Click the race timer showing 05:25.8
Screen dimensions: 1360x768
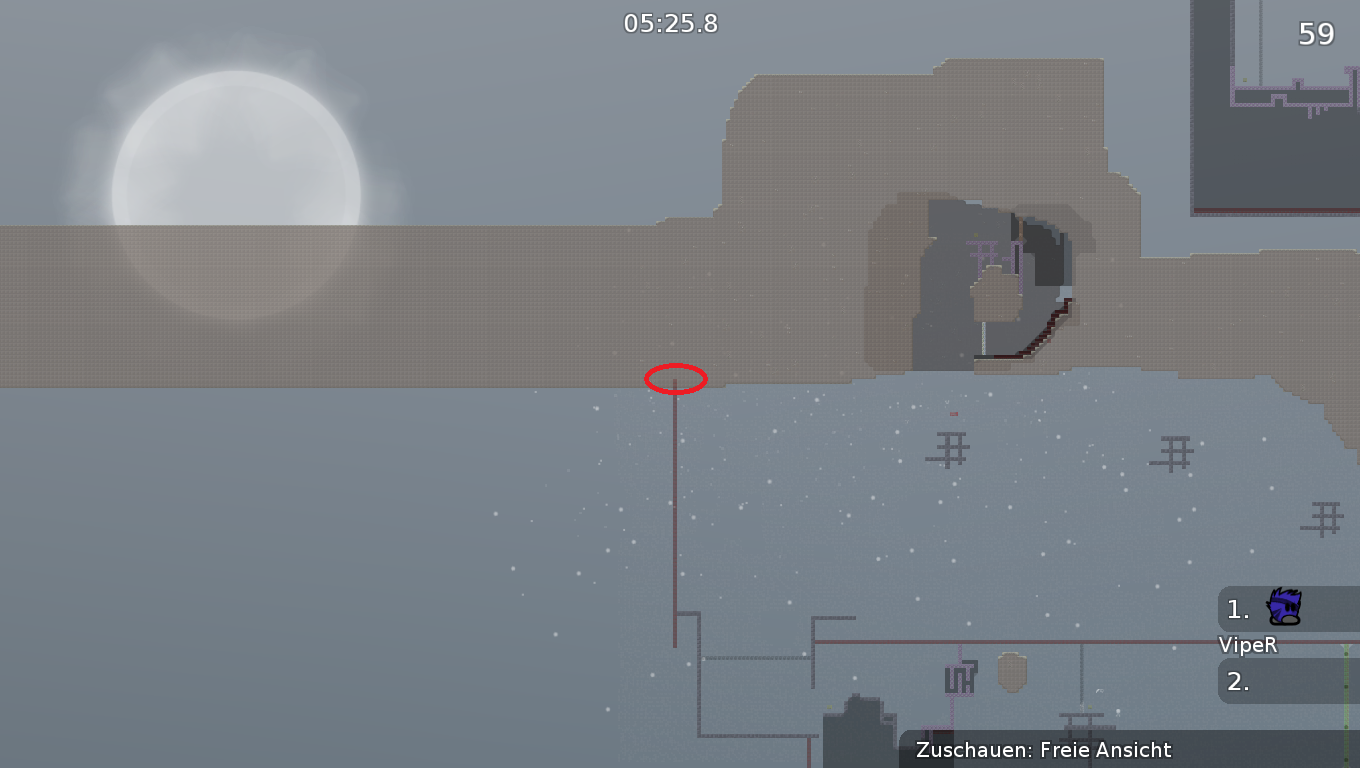[x=670, y=23]
